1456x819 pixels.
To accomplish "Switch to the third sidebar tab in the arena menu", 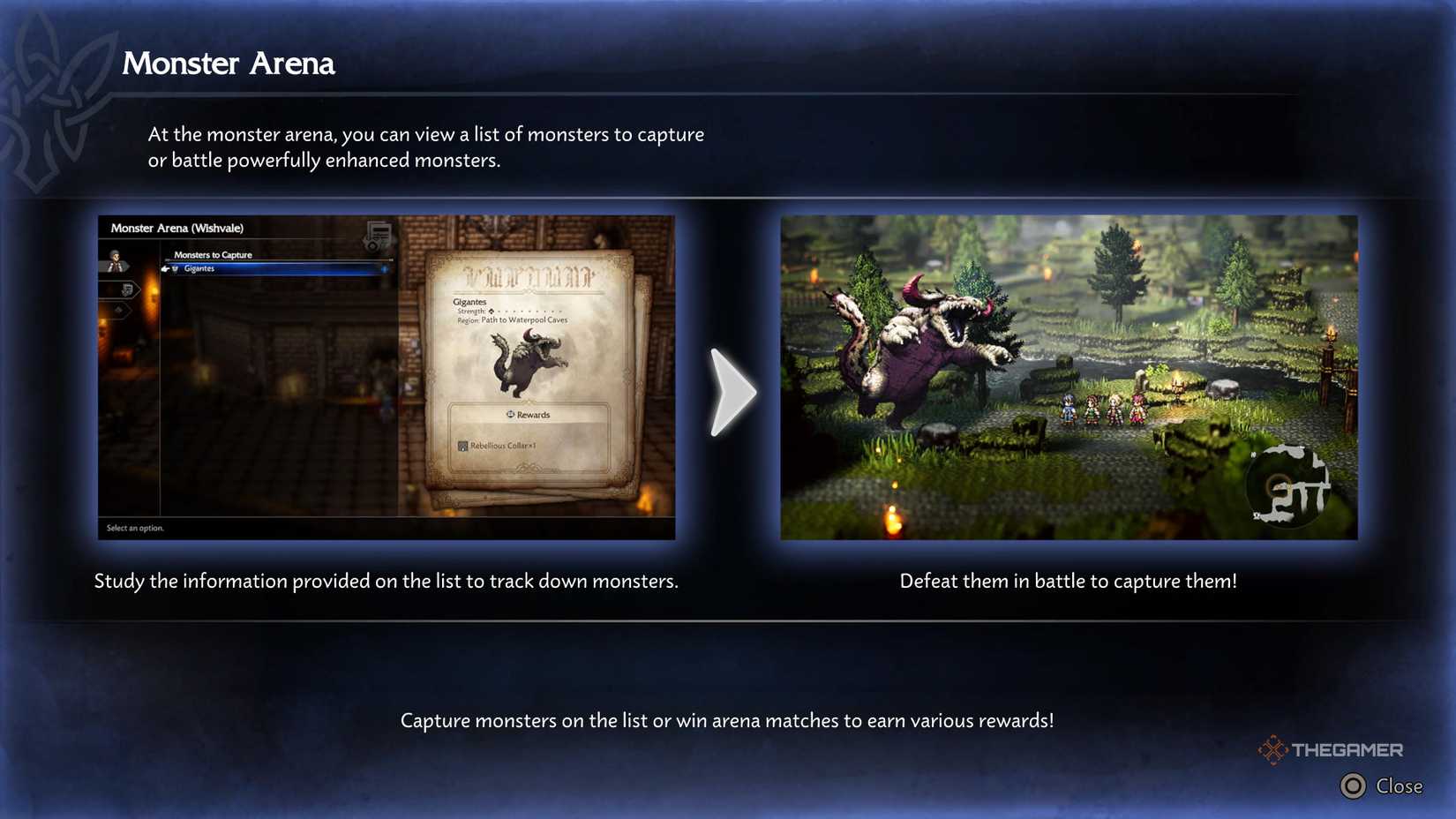I will pos(119,309).
